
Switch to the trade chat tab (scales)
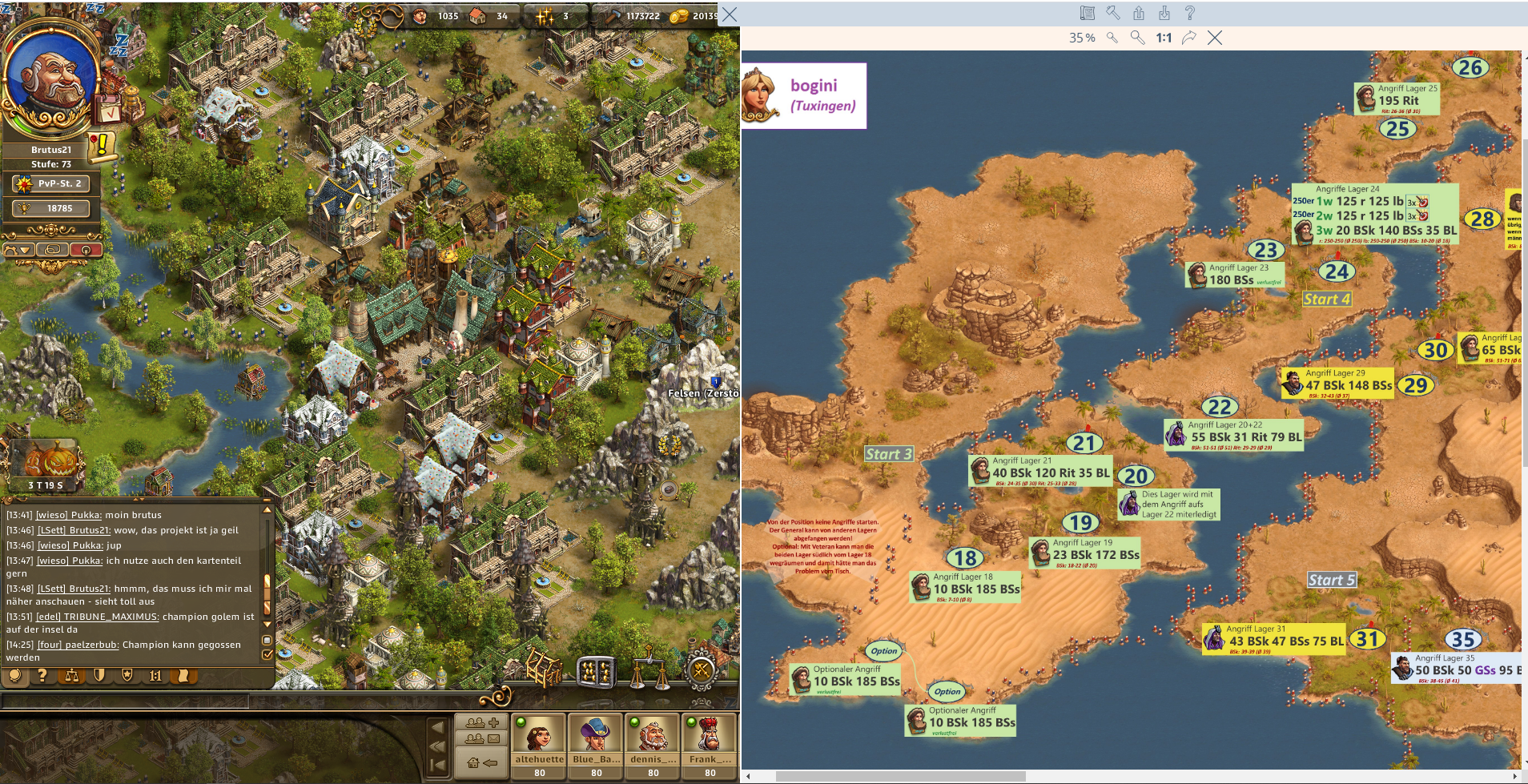click(72, 676)
